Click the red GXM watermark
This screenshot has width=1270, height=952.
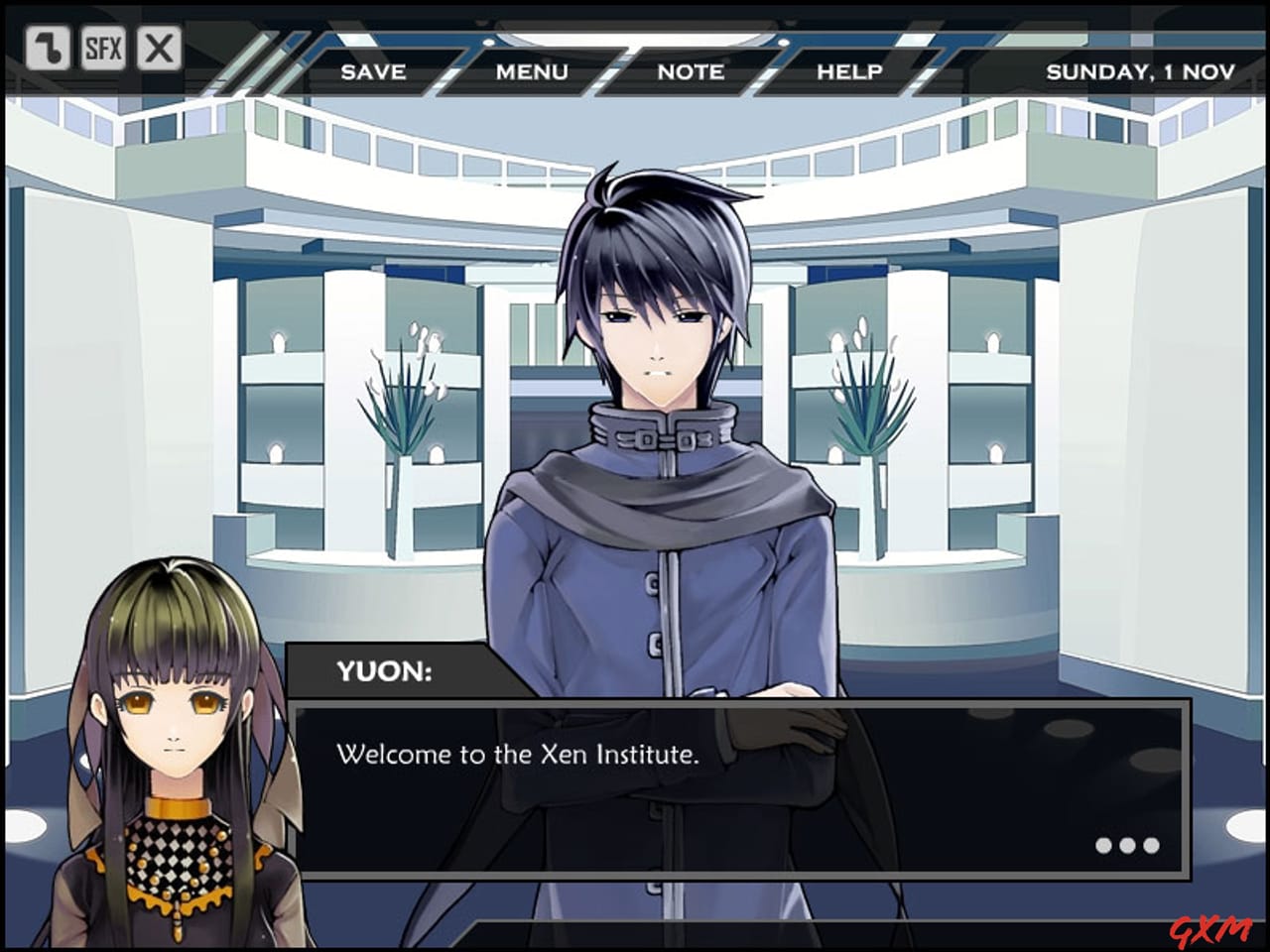point(1212,930)
